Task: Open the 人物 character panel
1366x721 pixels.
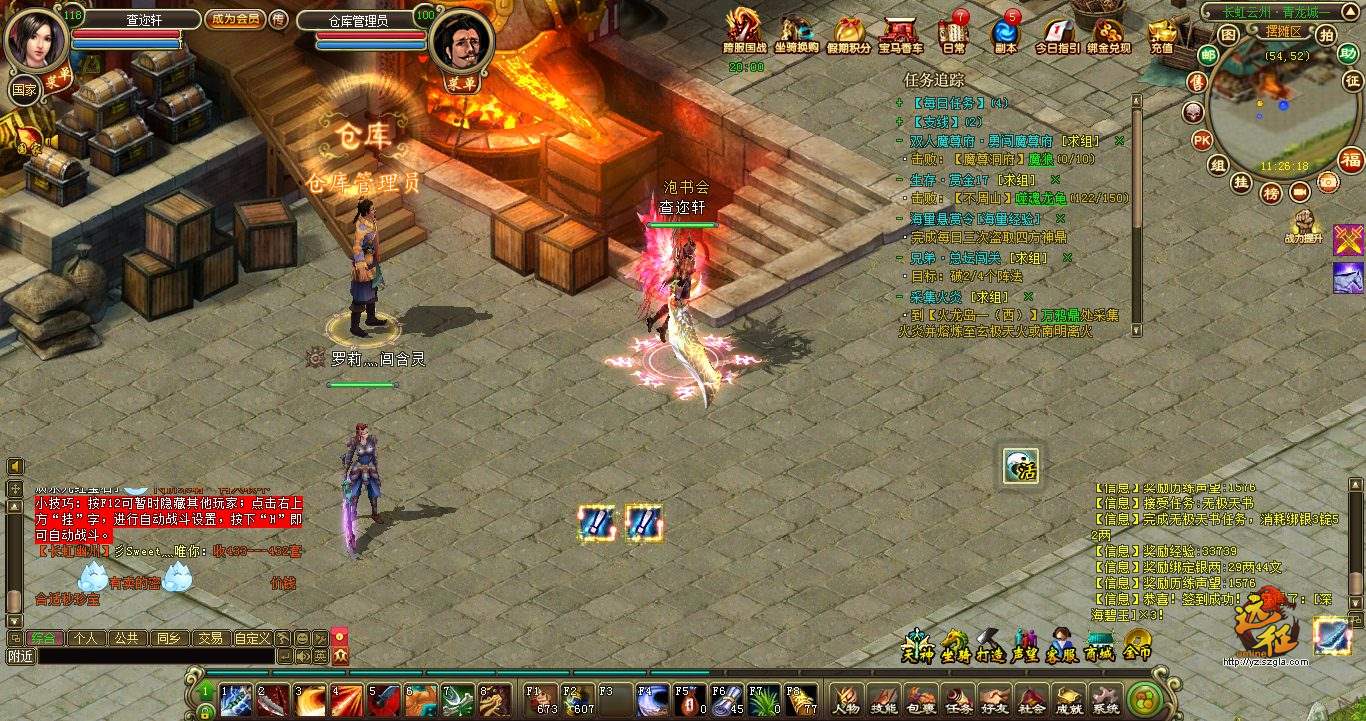Action: (846, 699)
